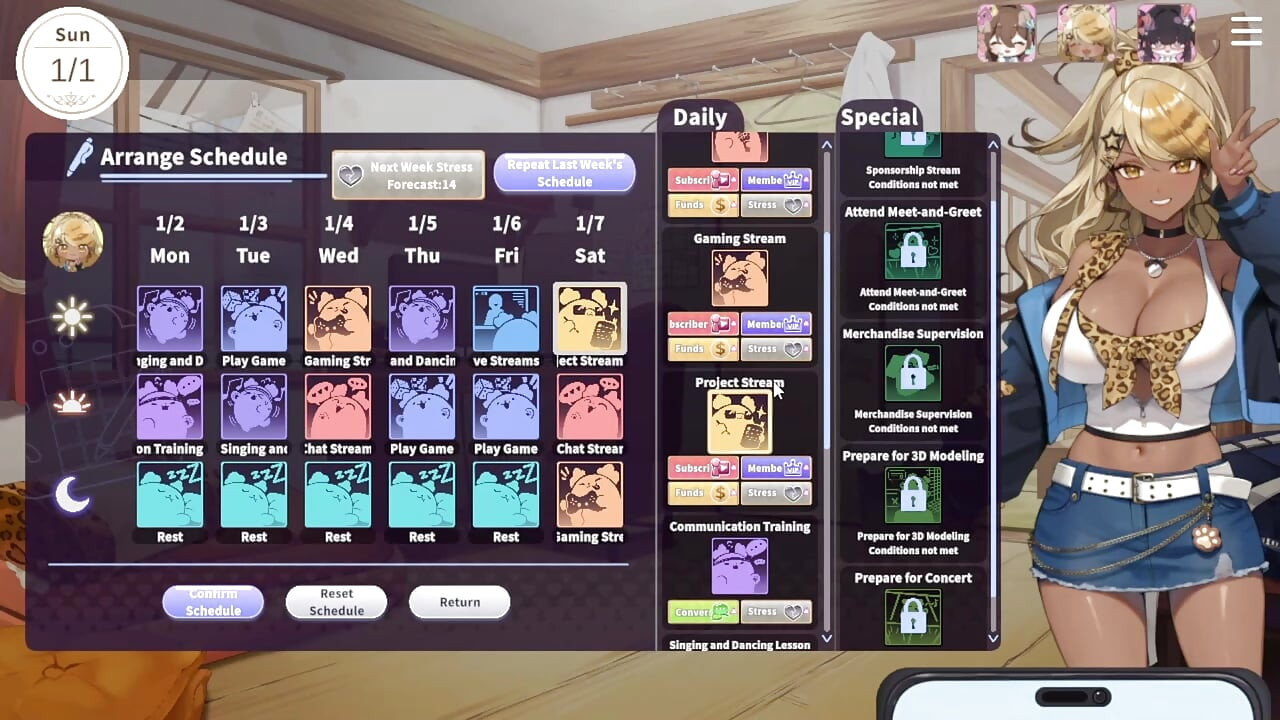
Task: Switch to the Special tab
Action: [x=879, y=117]
